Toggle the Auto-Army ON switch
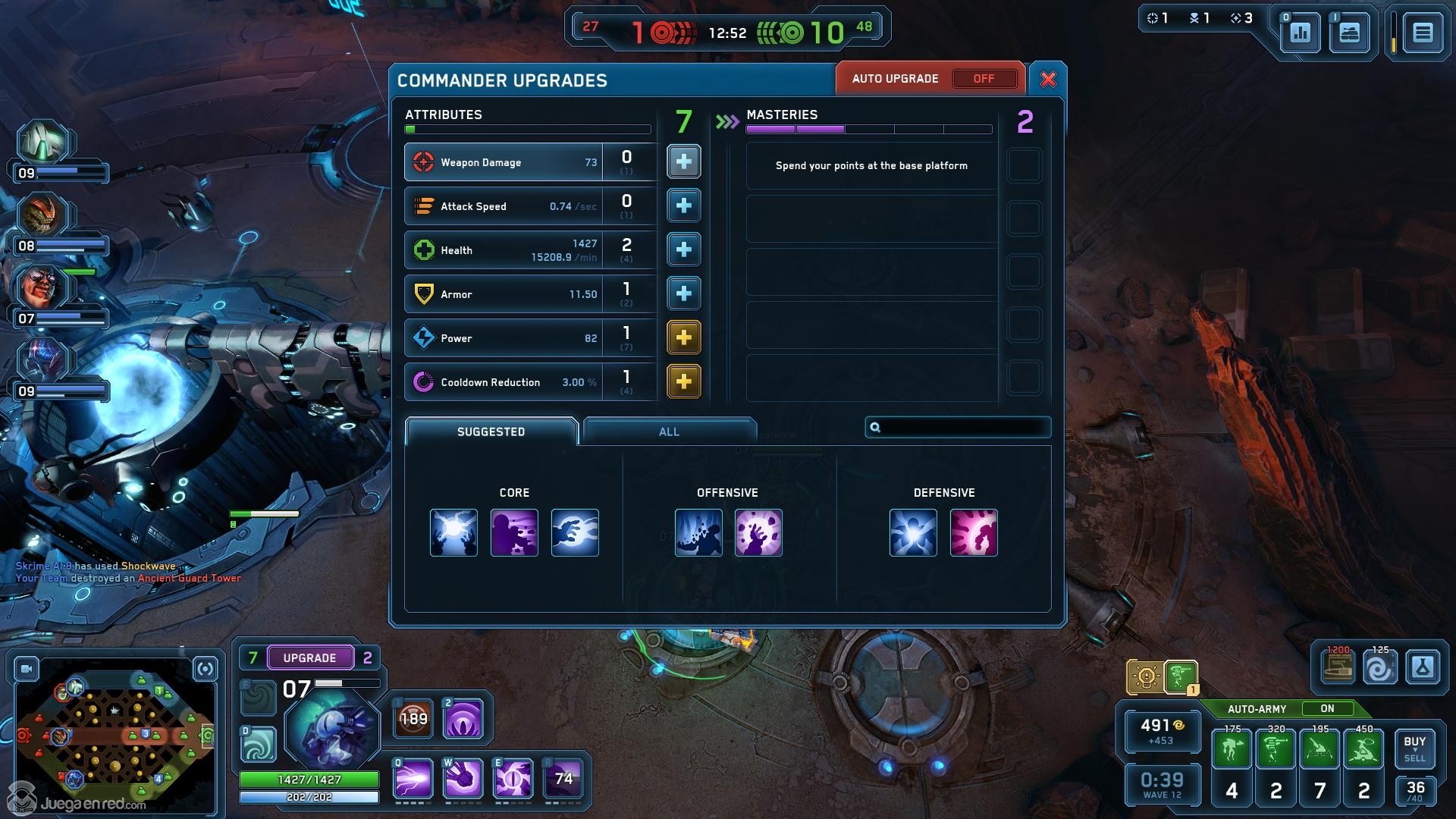This screenshot has height=819, width=1456. [1326, 709]
